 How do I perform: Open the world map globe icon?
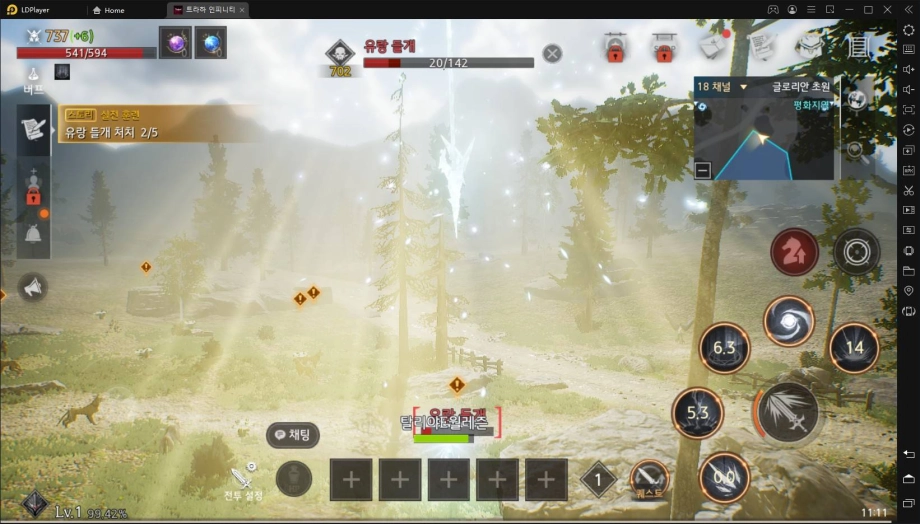(x=856, y=99)
